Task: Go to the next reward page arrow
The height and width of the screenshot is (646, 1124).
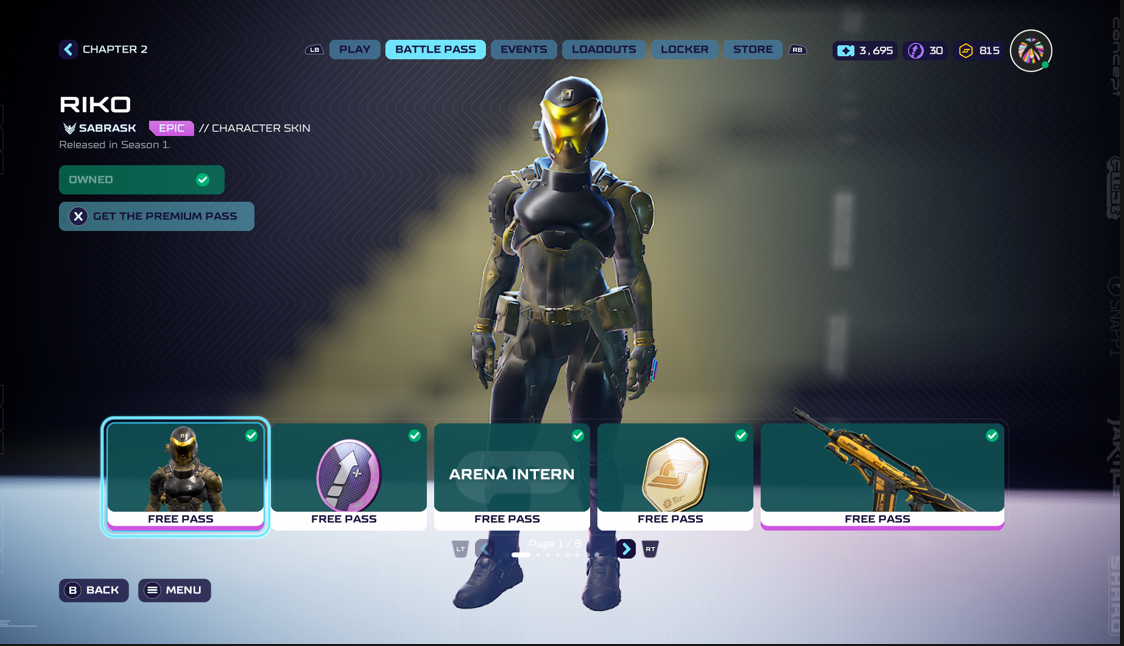Action: [626, 549]
